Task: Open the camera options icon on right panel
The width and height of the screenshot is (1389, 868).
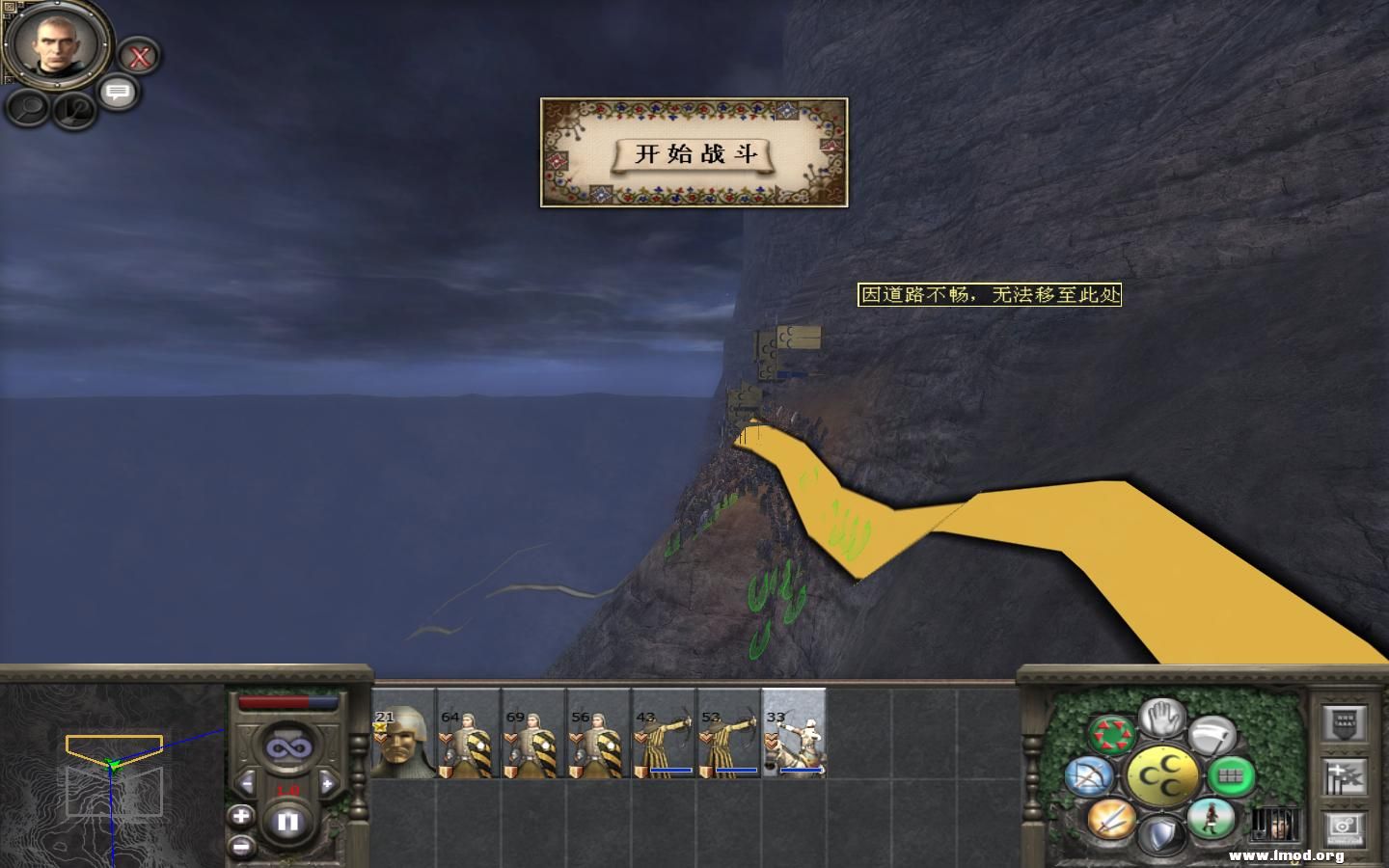Action: (1343, 828)
